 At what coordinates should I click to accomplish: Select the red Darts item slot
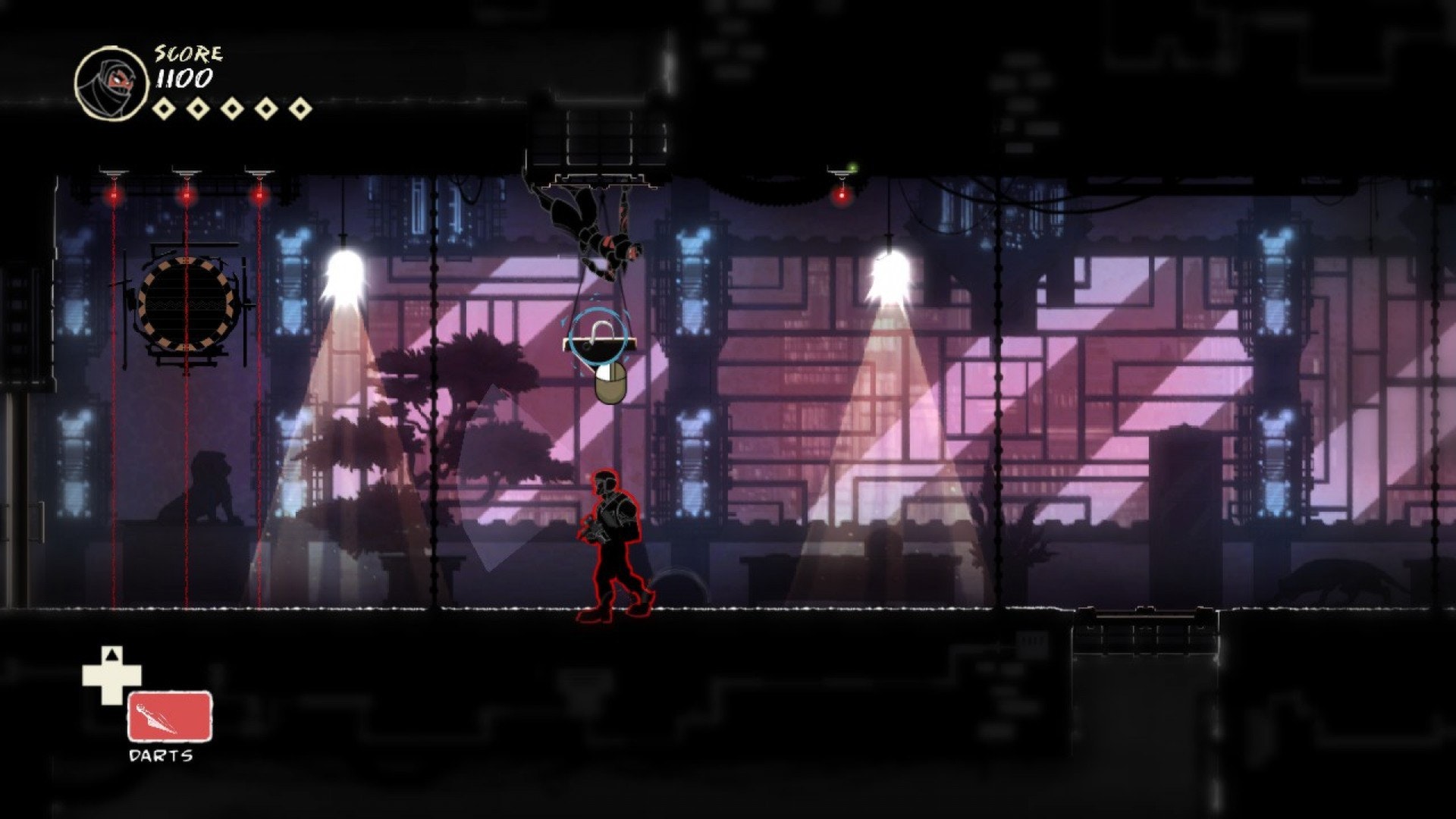(x=169, y=716)
